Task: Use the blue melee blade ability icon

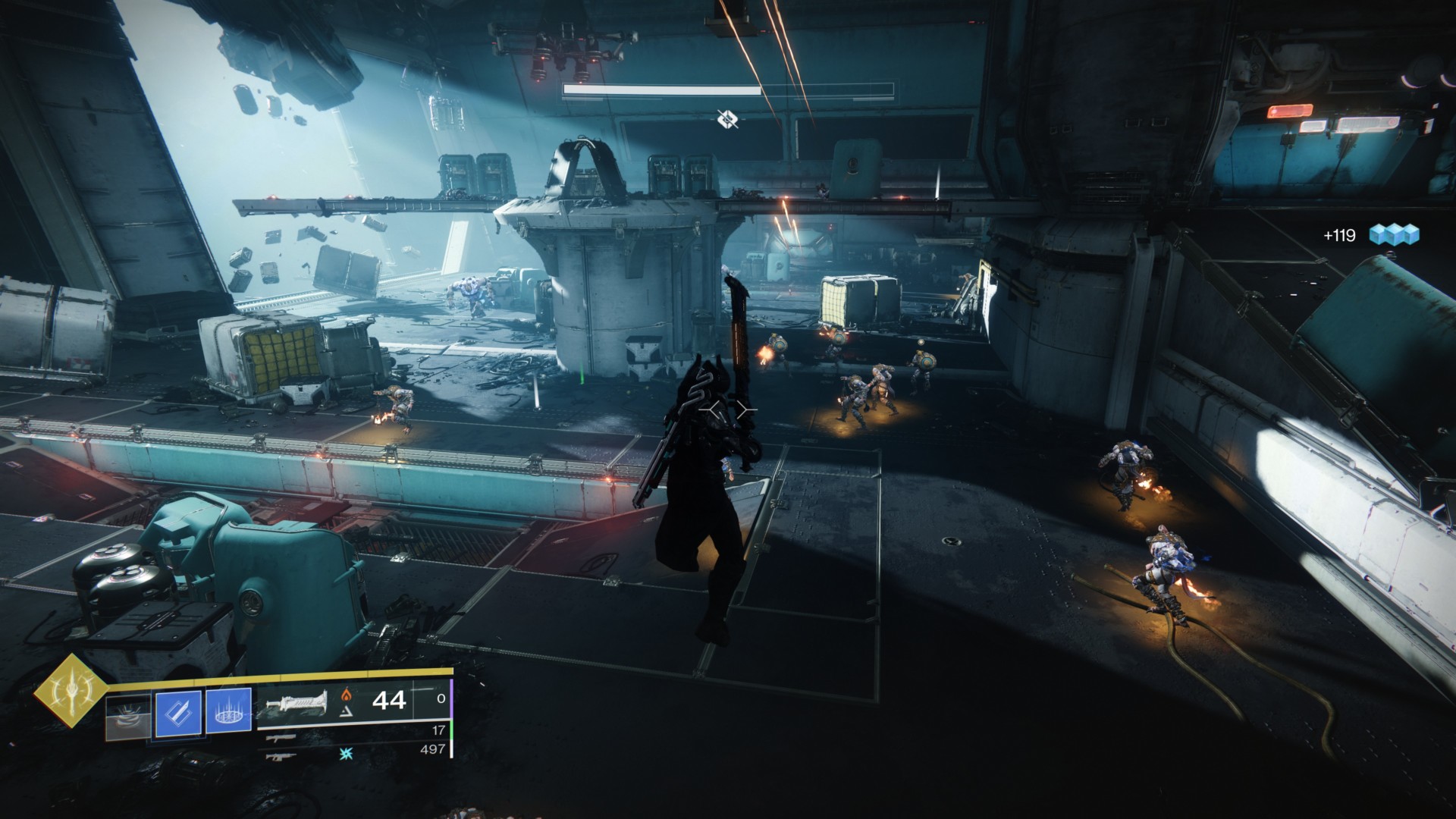Action: tap(178, 714)
